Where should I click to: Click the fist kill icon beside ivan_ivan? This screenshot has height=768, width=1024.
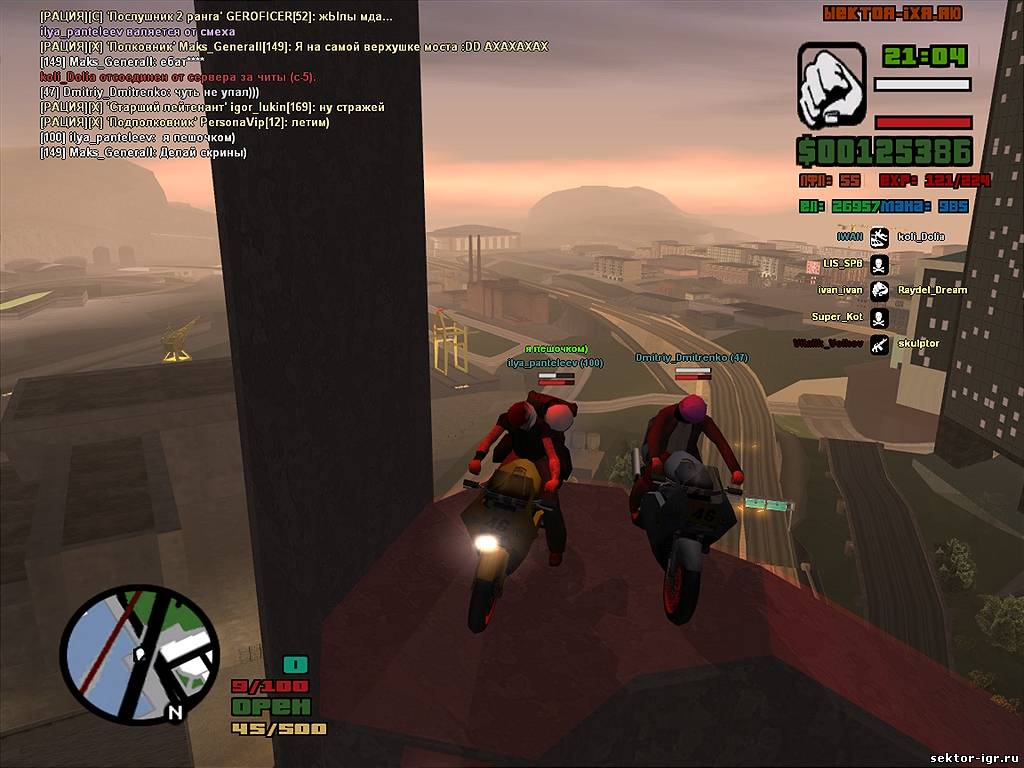coord(879,291)
